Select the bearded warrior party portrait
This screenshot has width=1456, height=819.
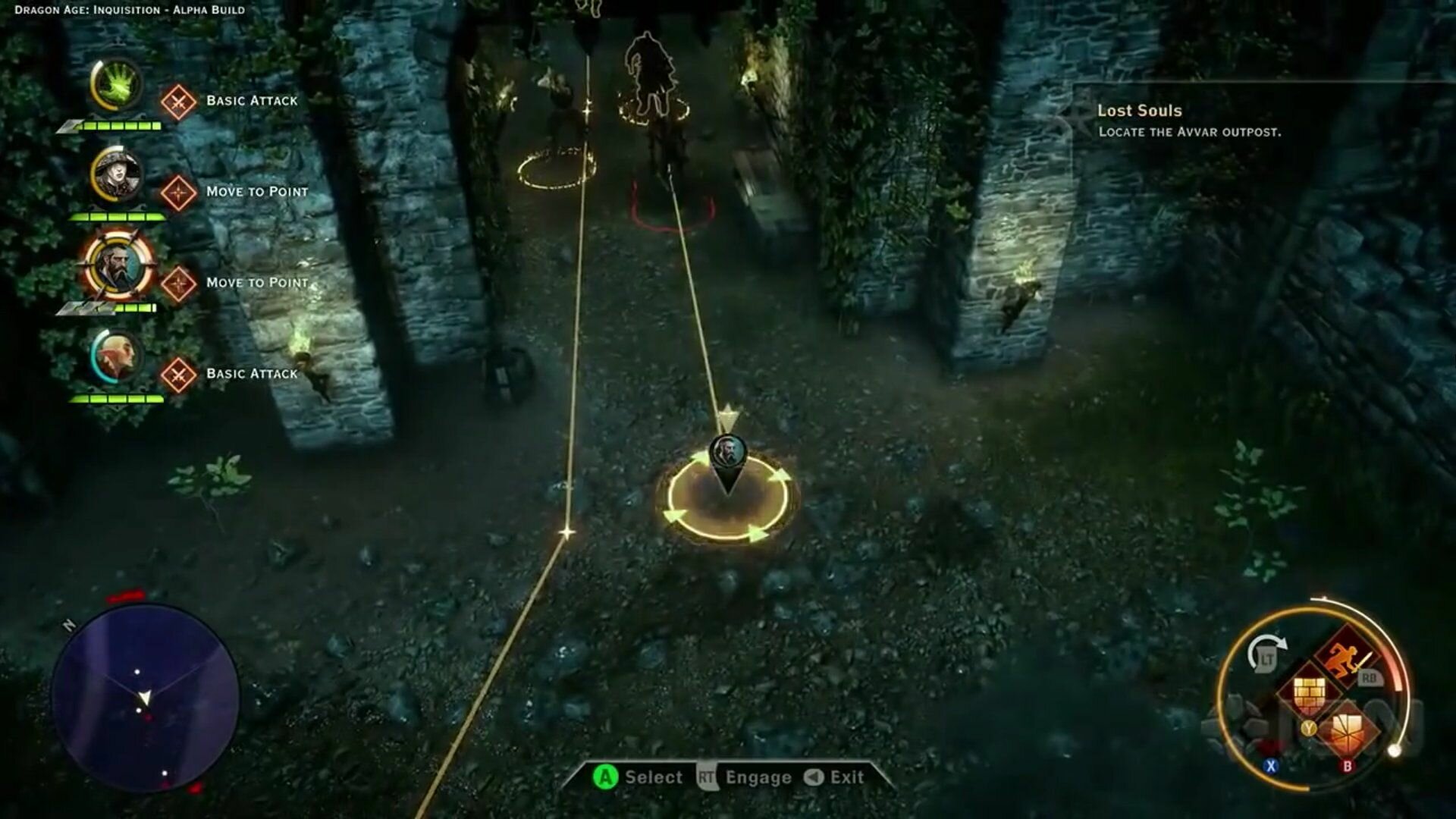[x=118, y=266]
